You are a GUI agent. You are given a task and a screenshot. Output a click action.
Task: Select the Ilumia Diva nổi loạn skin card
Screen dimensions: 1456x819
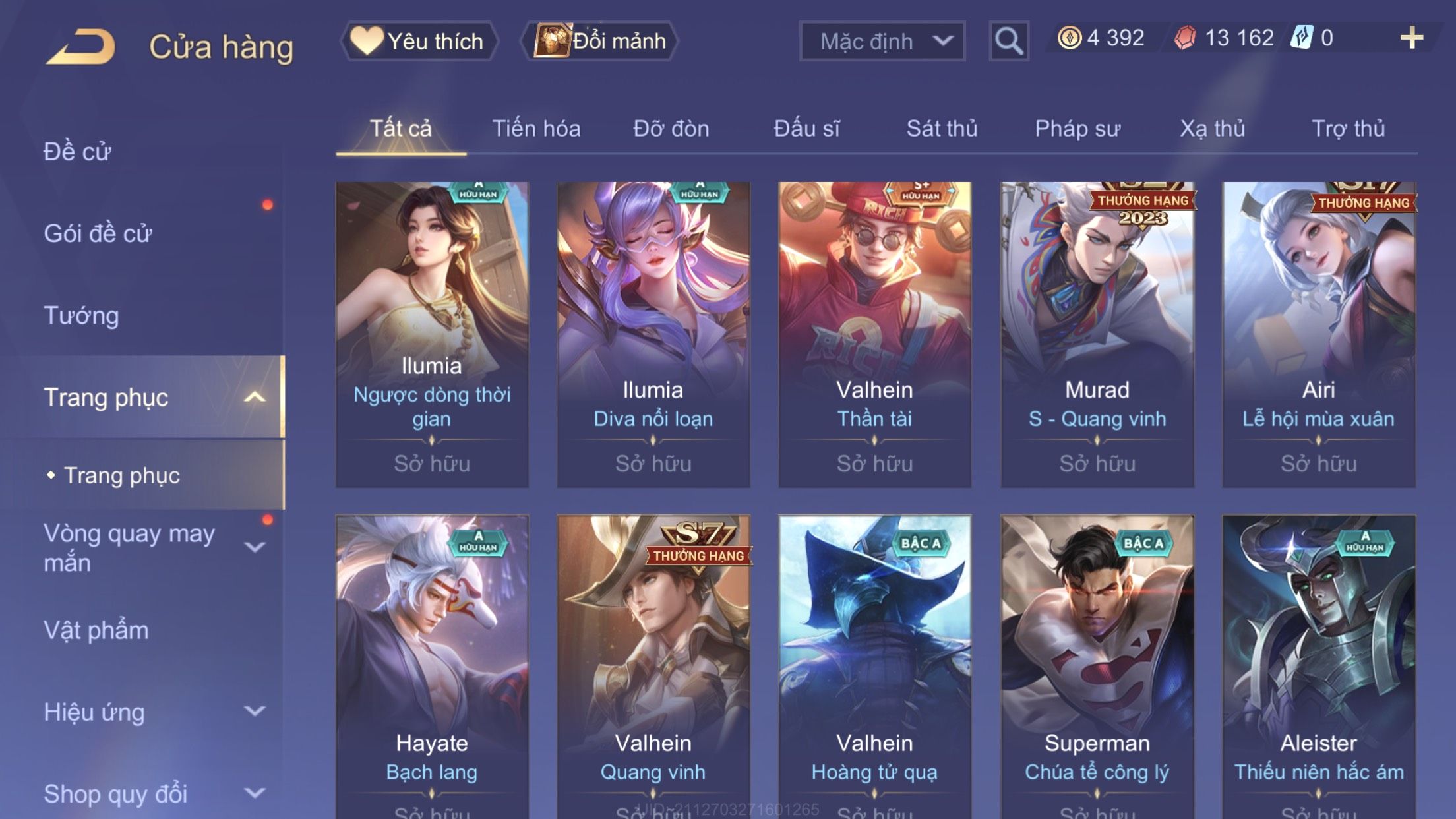click(x=653, y=334)
